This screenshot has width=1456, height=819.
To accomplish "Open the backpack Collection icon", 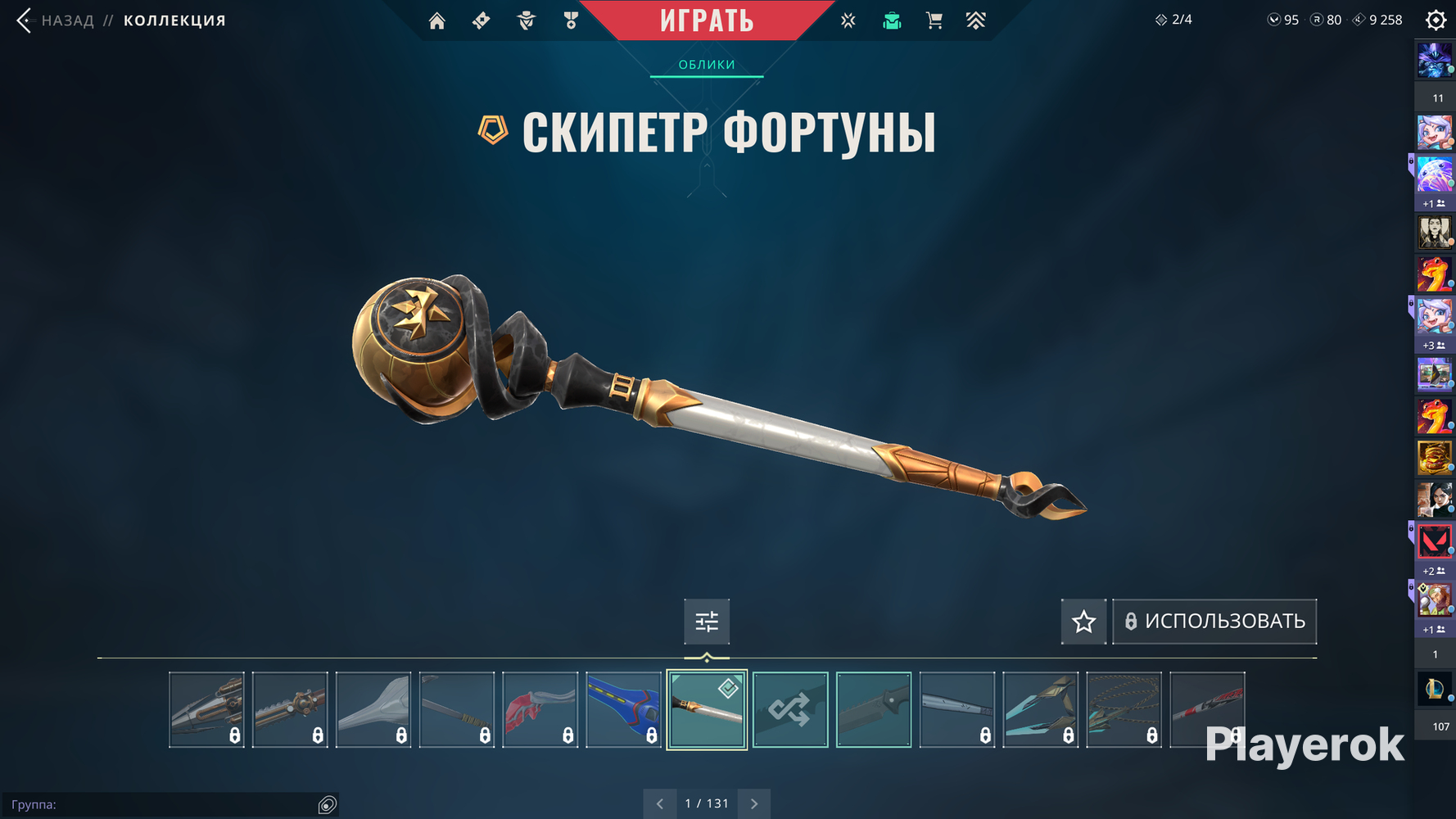I will 891,20.
